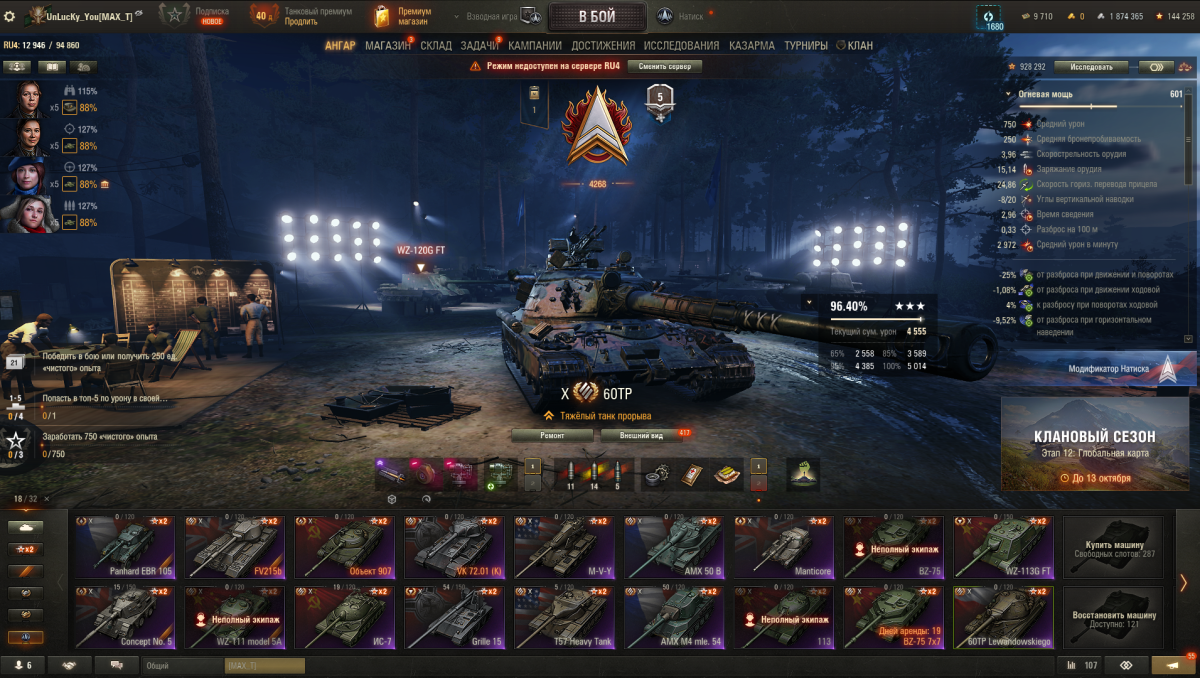Open the Премиум магазин
This screenshot has width=1200, height=678.
pyautogui.click(x=403, y=17)
